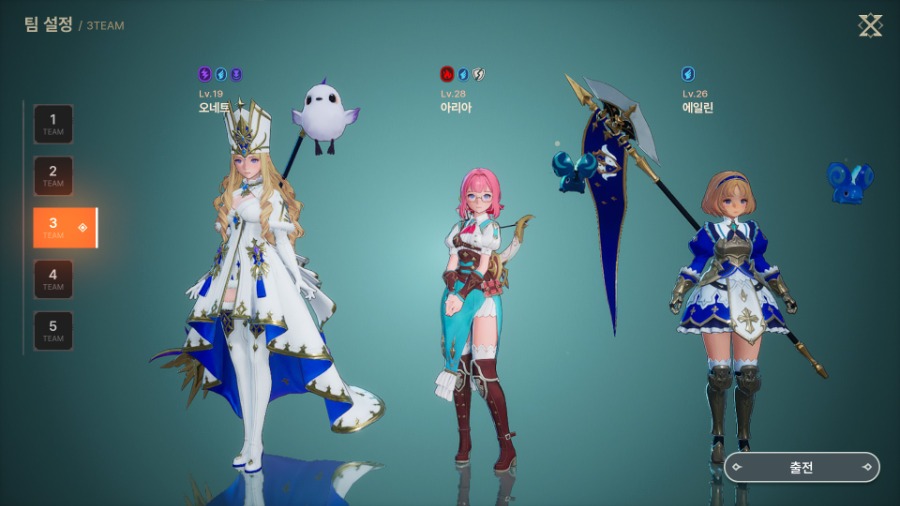Select the 1 TEAM slot

53,124
